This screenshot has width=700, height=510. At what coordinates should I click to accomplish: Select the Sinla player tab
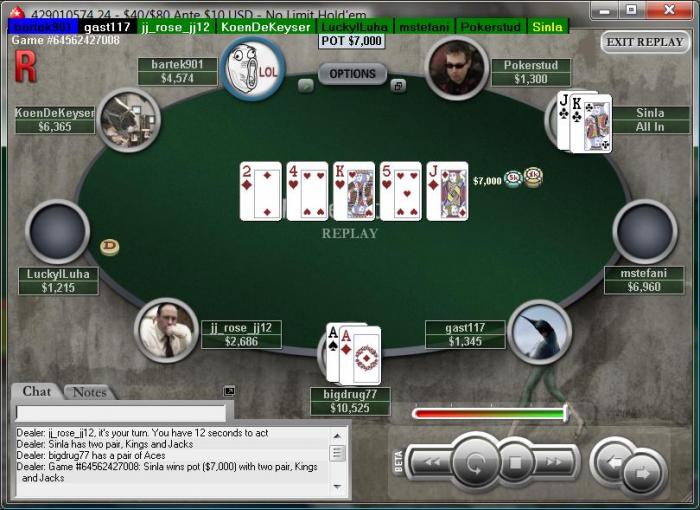(547, 27)
